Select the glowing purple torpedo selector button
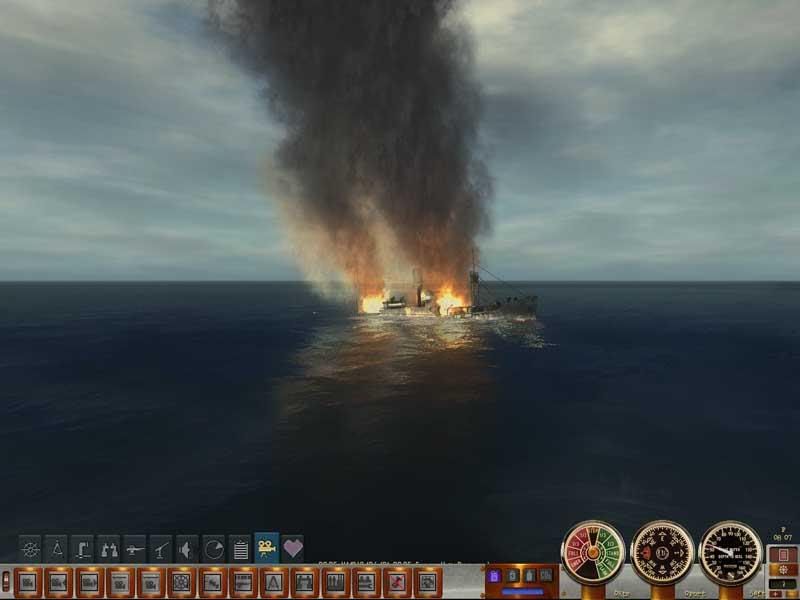The image size is (800, 600). tap(493, 577)
